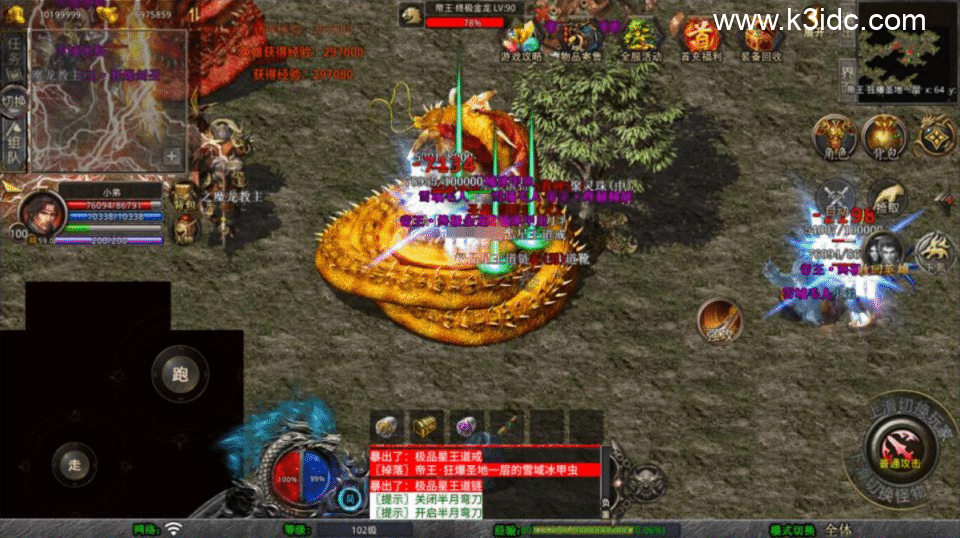Click the 切换 switch button
This screenshot has width=960, height=538.
click(13, 101)
